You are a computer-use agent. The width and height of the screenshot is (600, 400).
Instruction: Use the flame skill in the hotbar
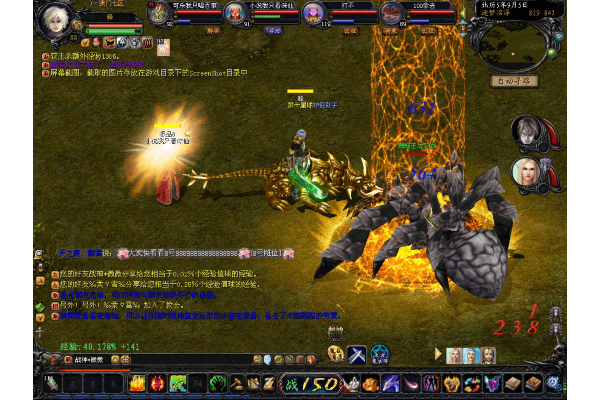pos(136,382)
